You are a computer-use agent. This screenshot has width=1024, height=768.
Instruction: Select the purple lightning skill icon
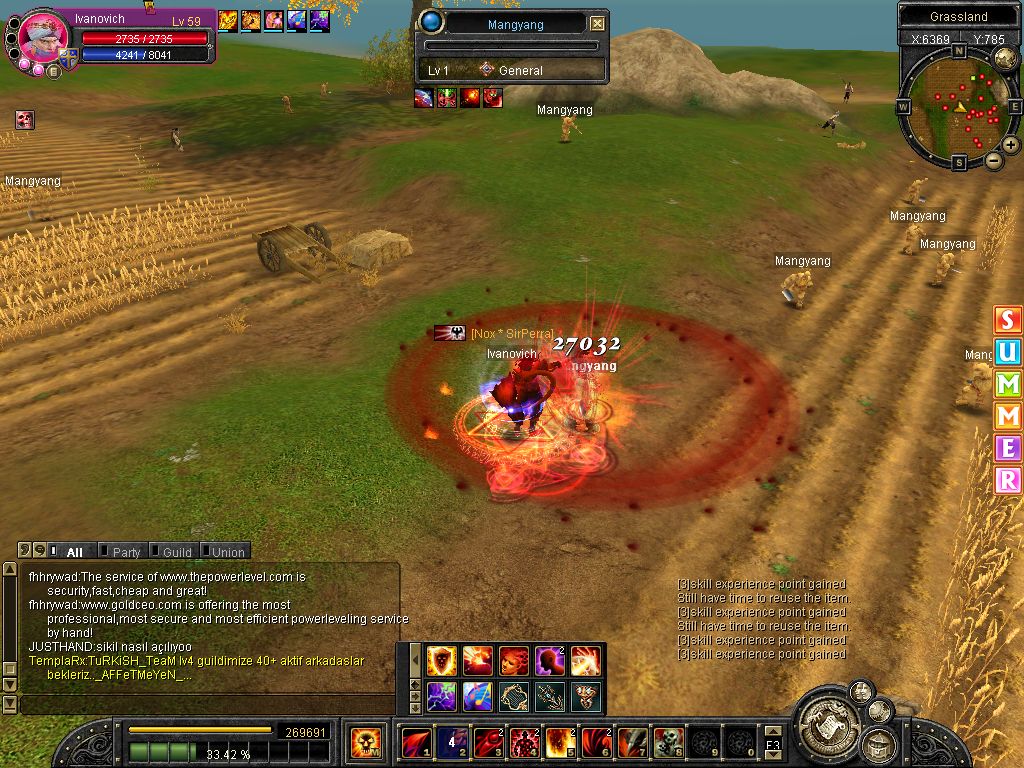[x=442, y=696]
